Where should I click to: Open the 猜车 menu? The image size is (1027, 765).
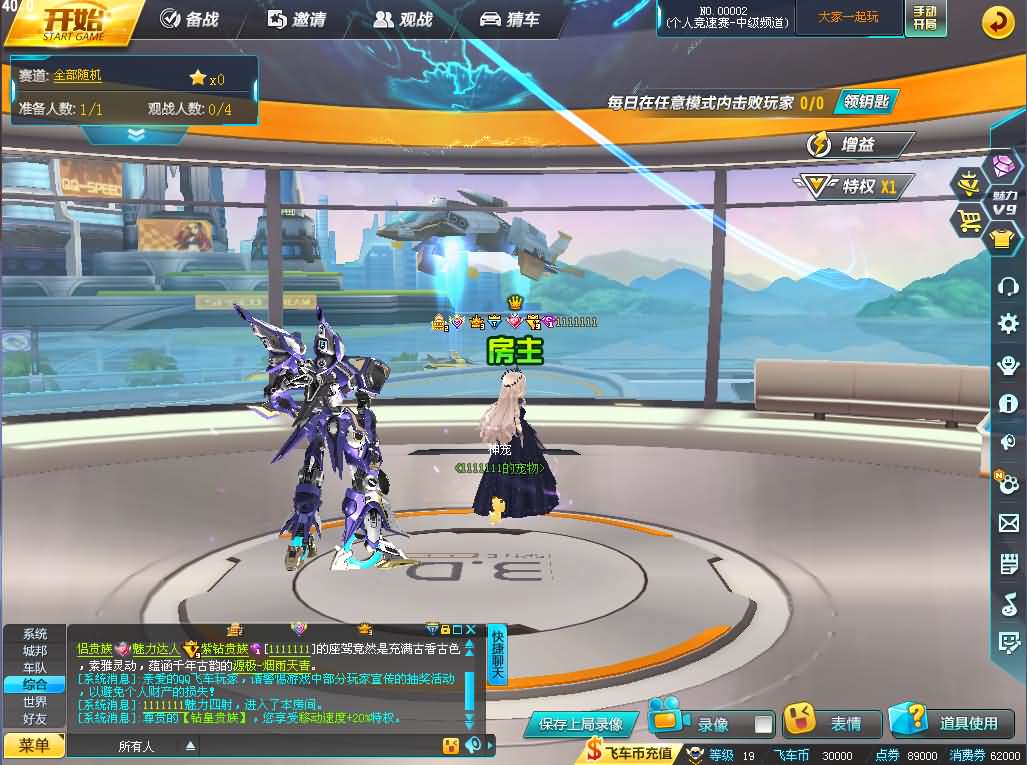tap(510, 19)
